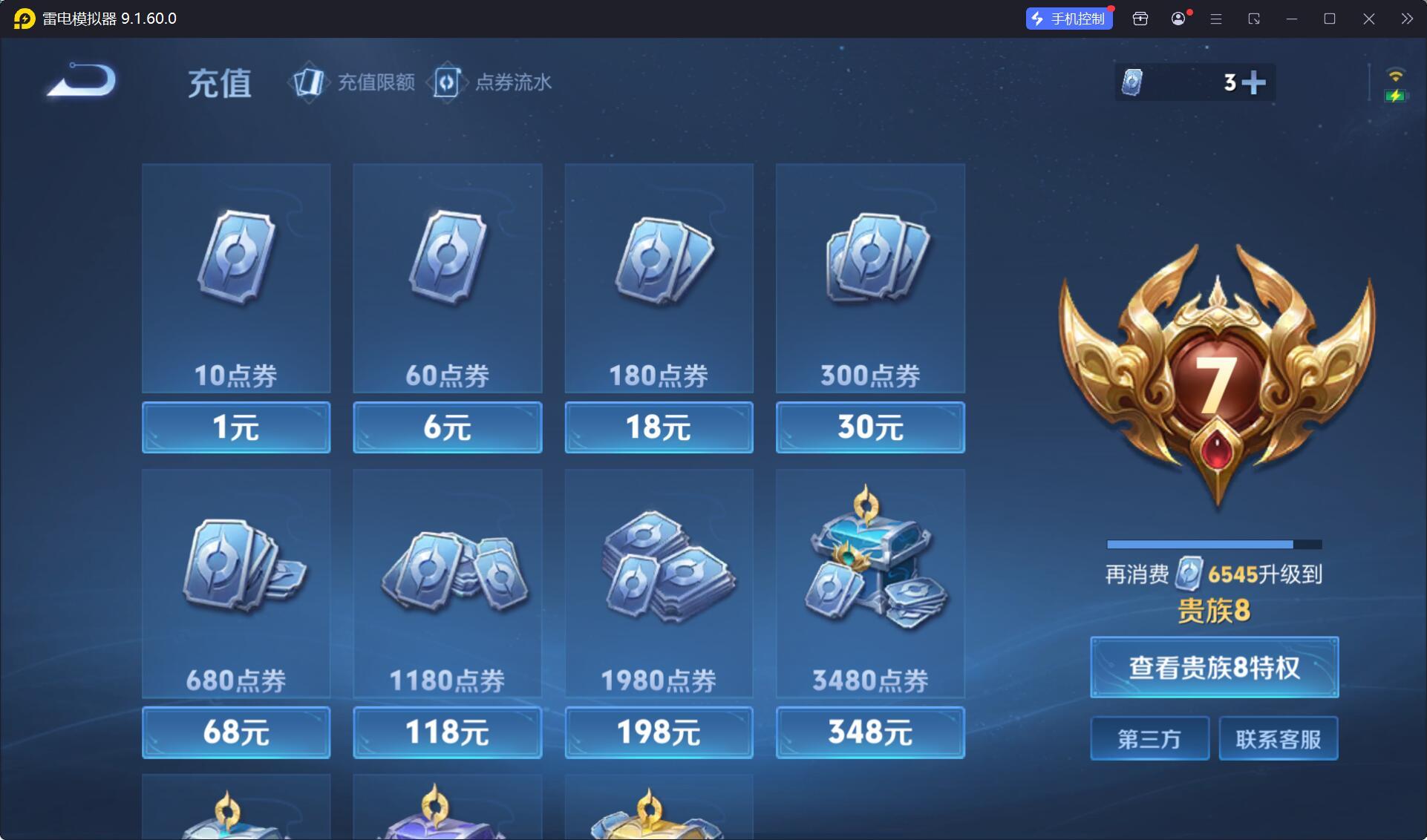The image size is (1427, 840).
Task: Open the 第三方 third-party payment option
Action: point(1149,738)
